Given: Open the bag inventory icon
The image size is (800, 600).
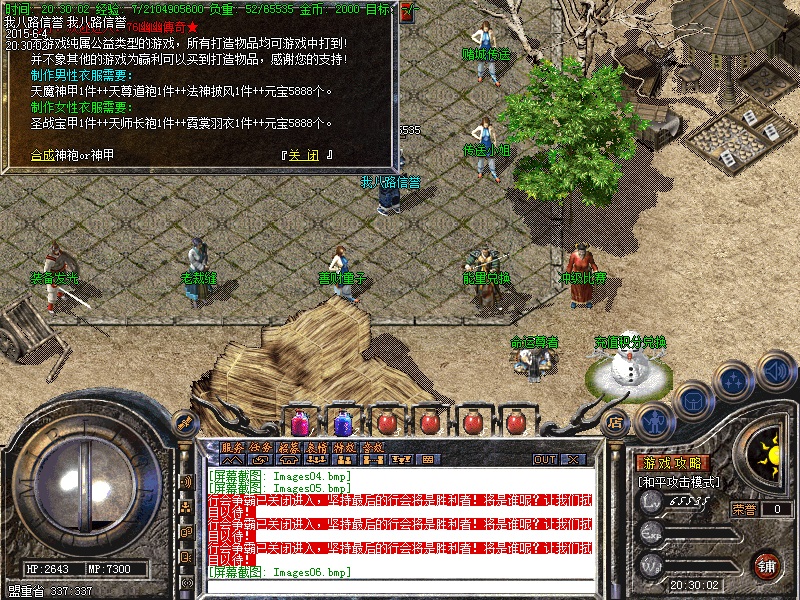Looking at the screenshot, I should click(693, 400).
